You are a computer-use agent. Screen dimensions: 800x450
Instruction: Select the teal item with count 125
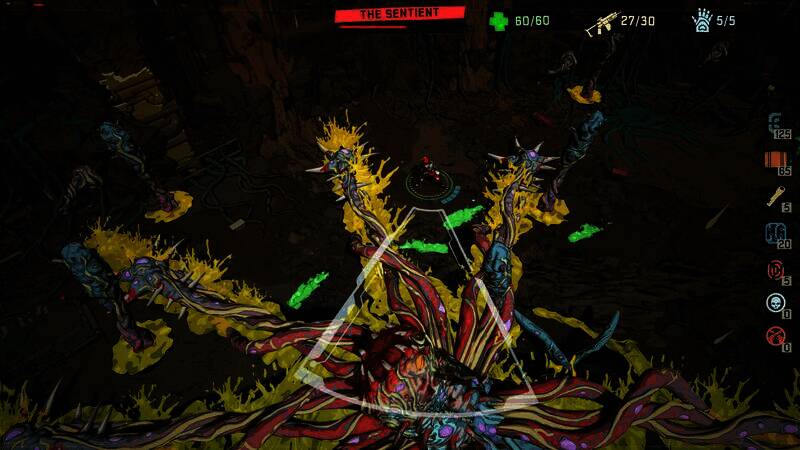pyautogui.click(x=776, y=123)
